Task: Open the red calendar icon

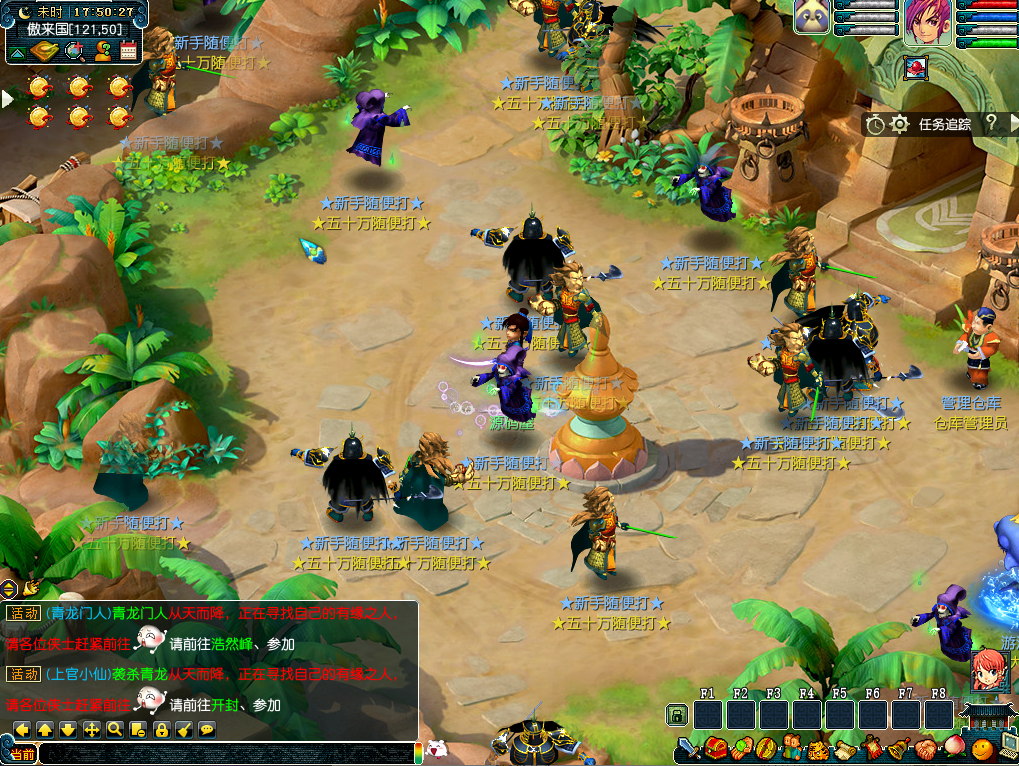Action: click(126, 53)
